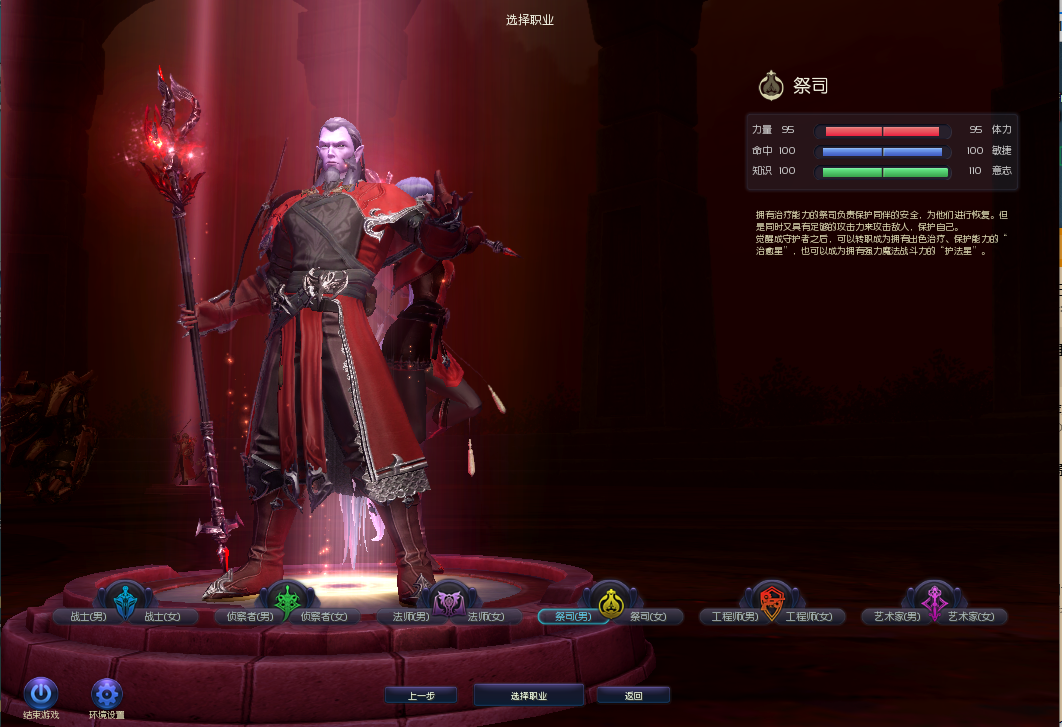
Task: Pick the male mage class 法师(男)
Action: [406, 617]
